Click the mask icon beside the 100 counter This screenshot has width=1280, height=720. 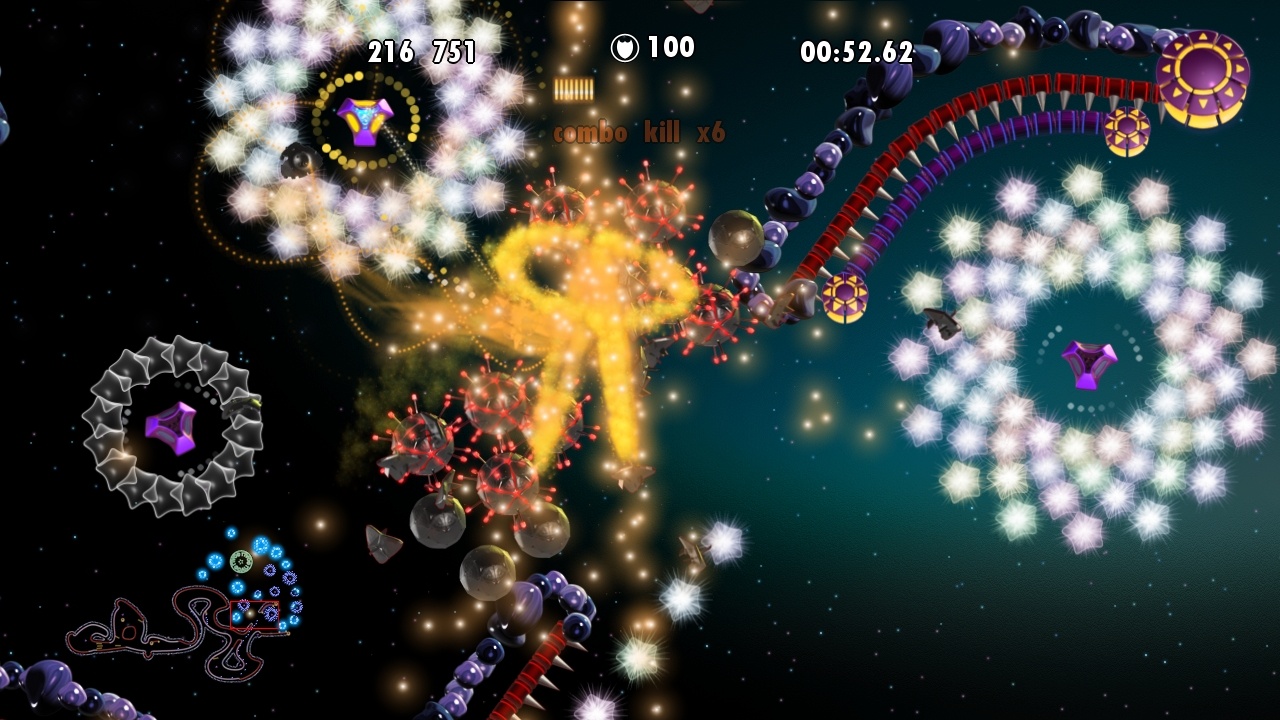click(x=625, y=46)
